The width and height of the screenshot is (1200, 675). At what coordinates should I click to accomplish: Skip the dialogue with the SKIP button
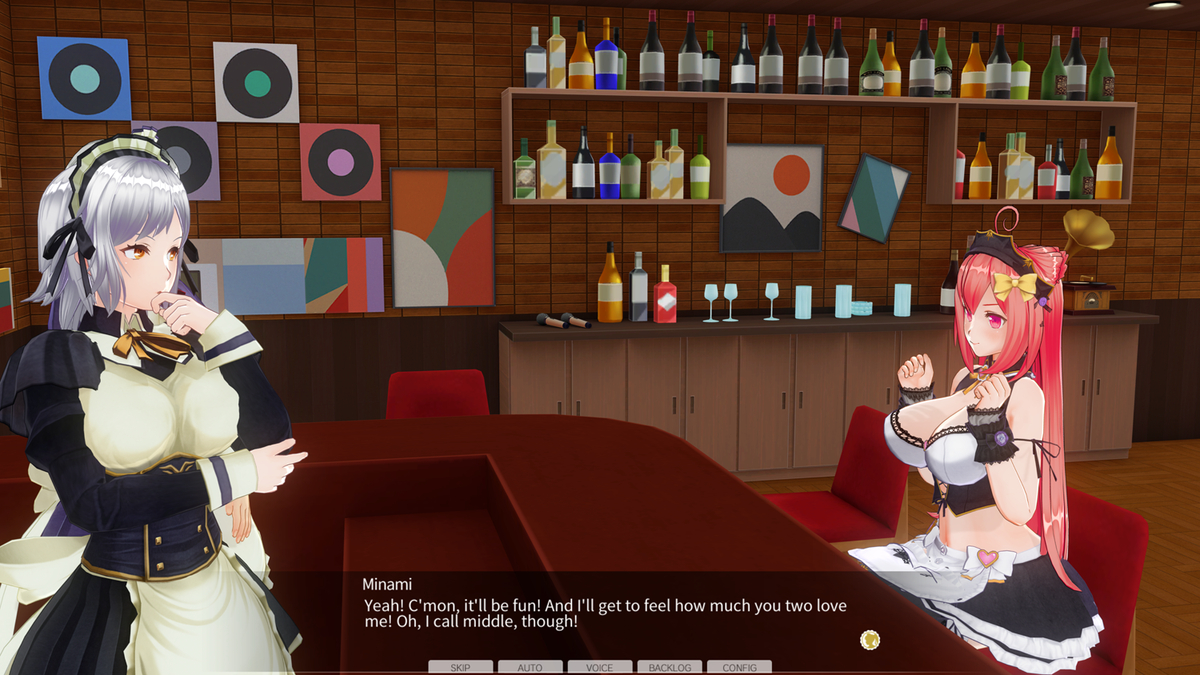pos(460,667)
